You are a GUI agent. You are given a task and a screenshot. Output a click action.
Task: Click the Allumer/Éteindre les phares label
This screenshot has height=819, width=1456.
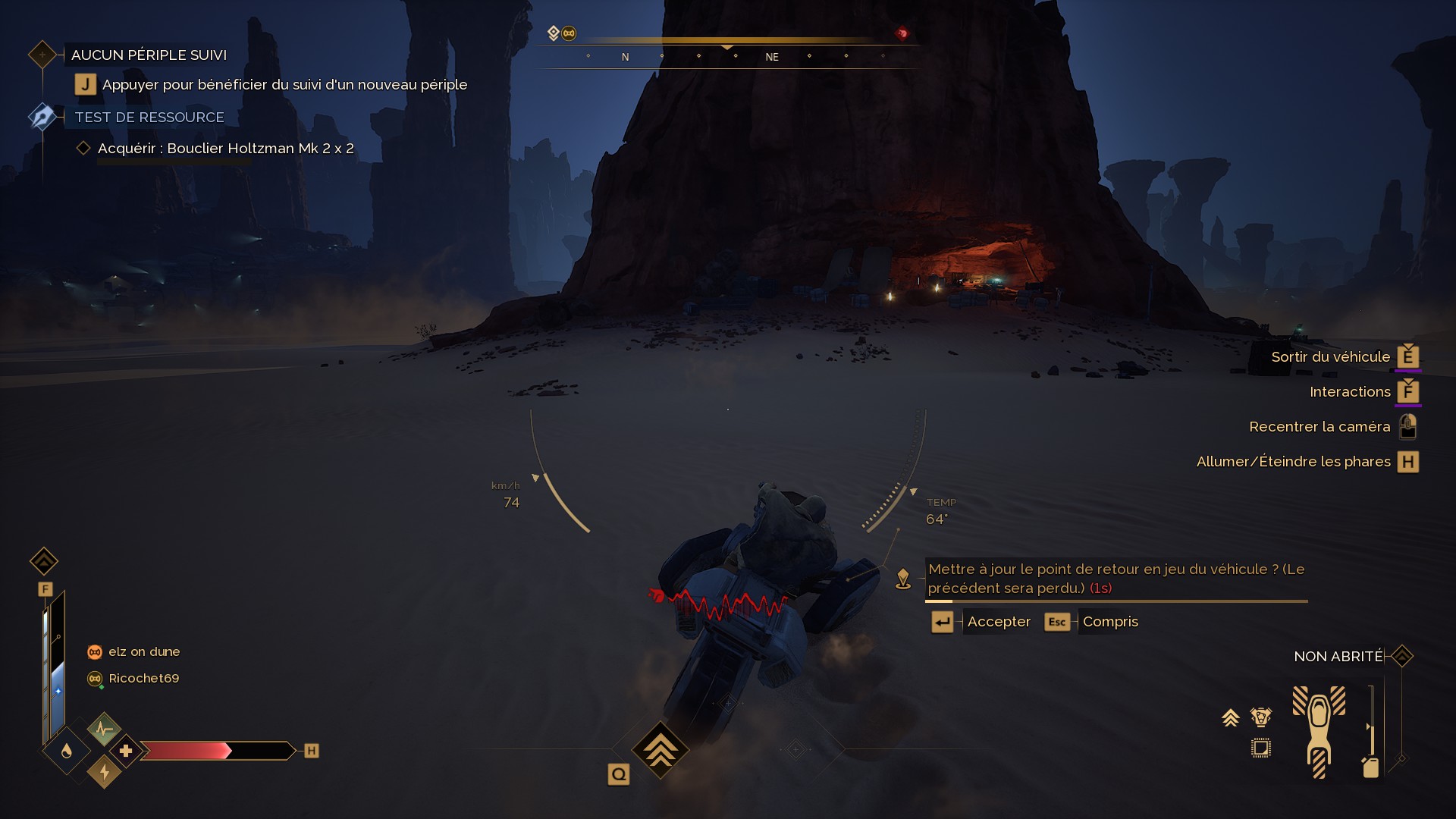coord(1293,462)
